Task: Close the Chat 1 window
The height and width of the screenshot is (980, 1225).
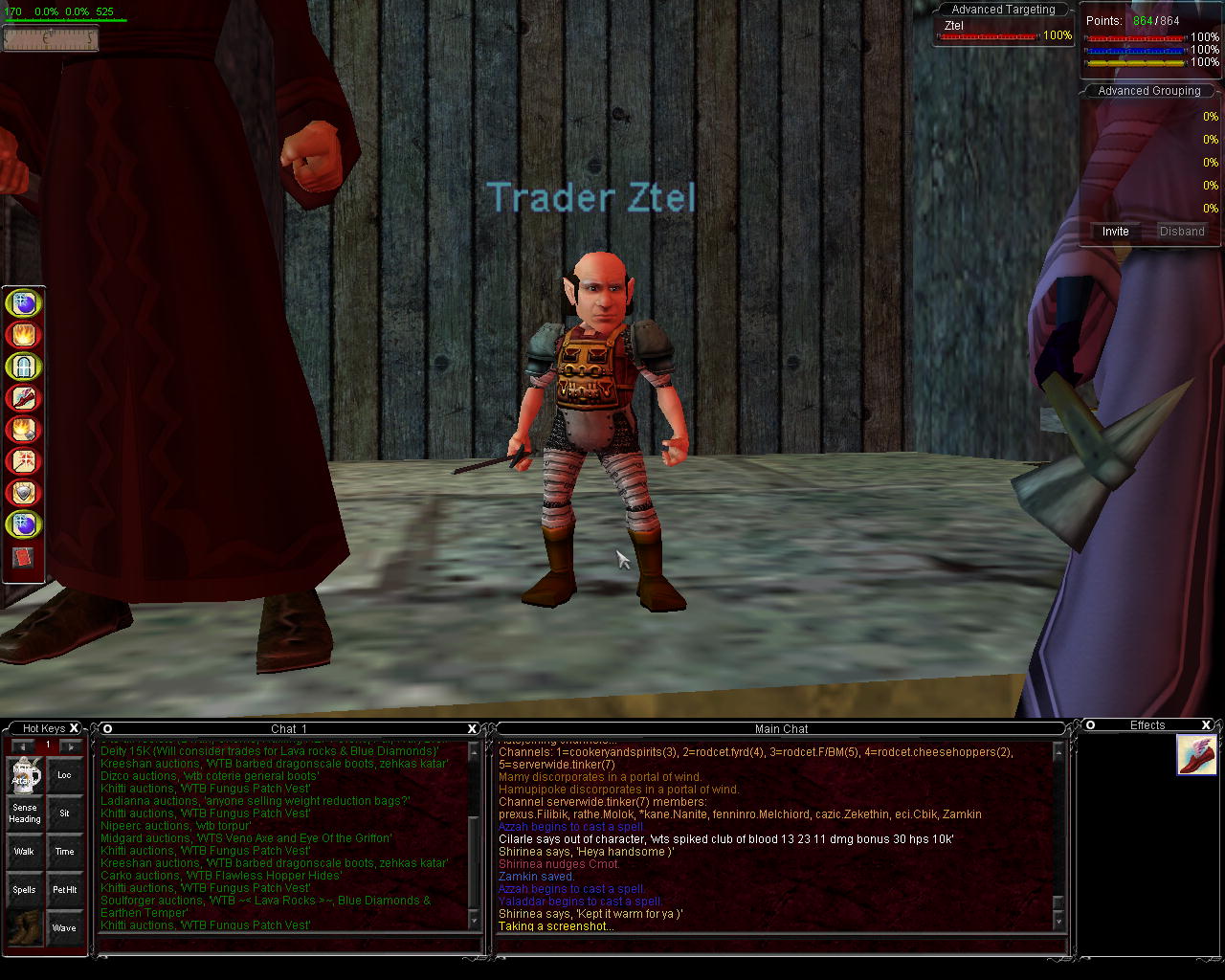Action: [472, 728]
